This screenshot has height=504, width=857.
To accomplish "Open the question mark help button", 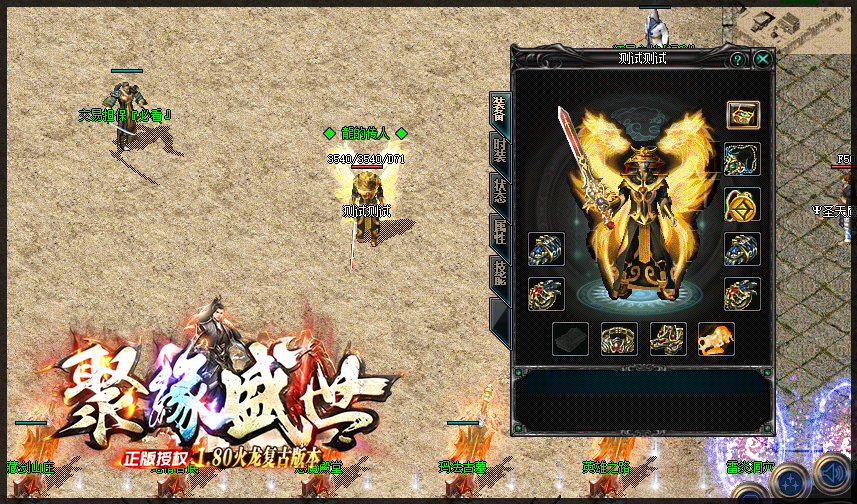I will 737,60.
